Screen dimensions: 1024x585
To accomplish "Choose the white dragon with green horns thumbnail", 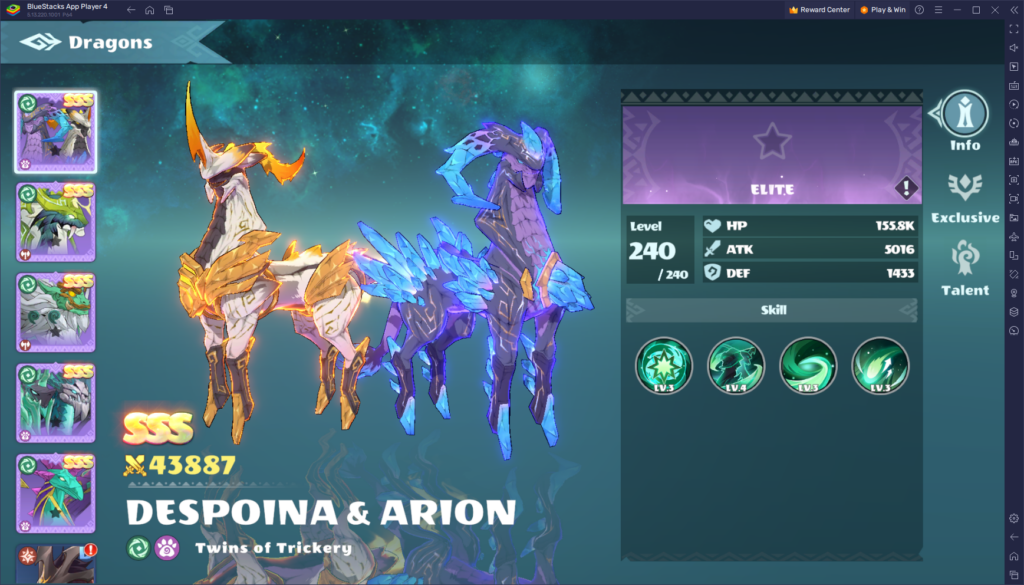I will [56, 312].
